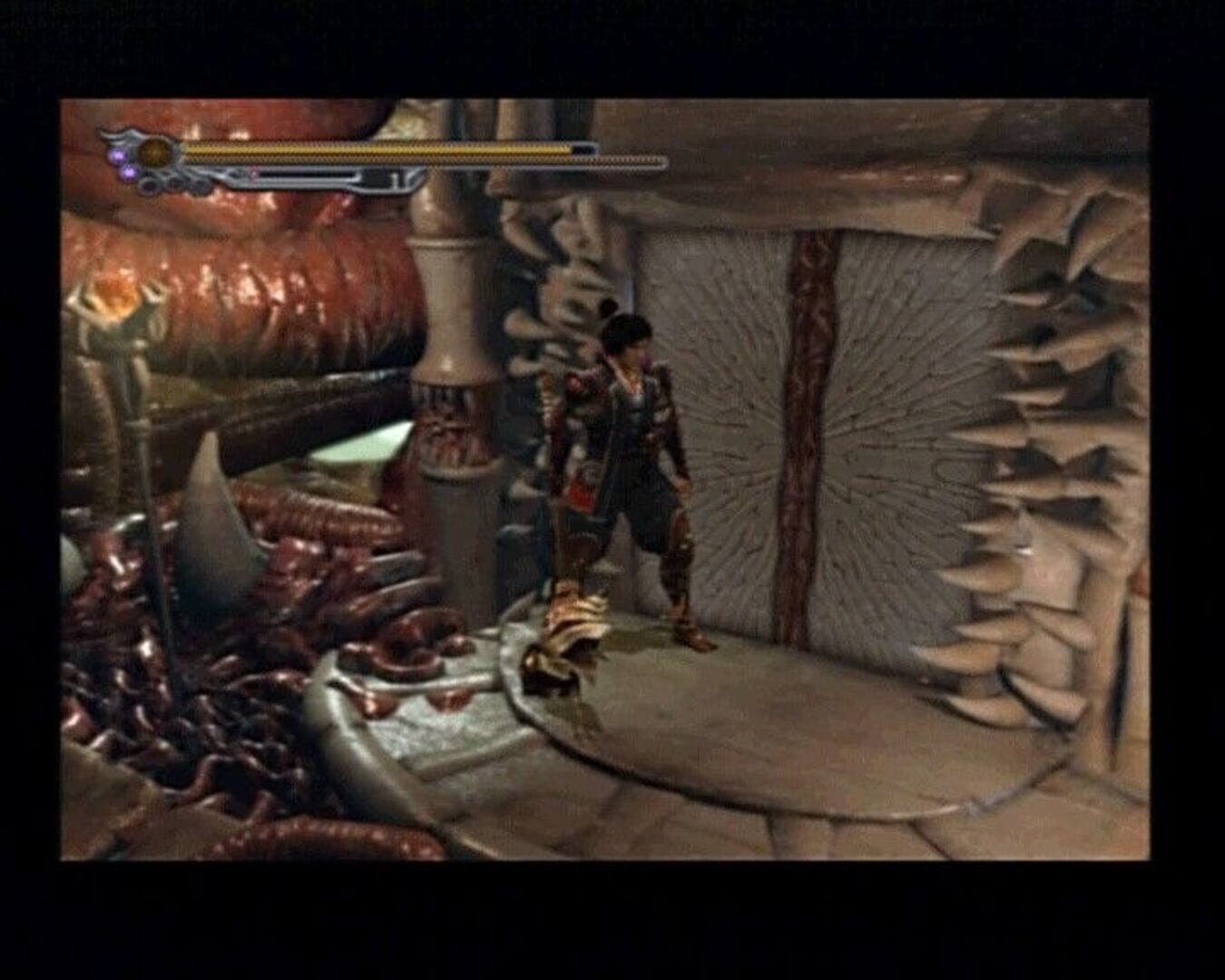Select the topmost purple soul orb
Screen dimensions: 1225x980
[x=118, y=154]
